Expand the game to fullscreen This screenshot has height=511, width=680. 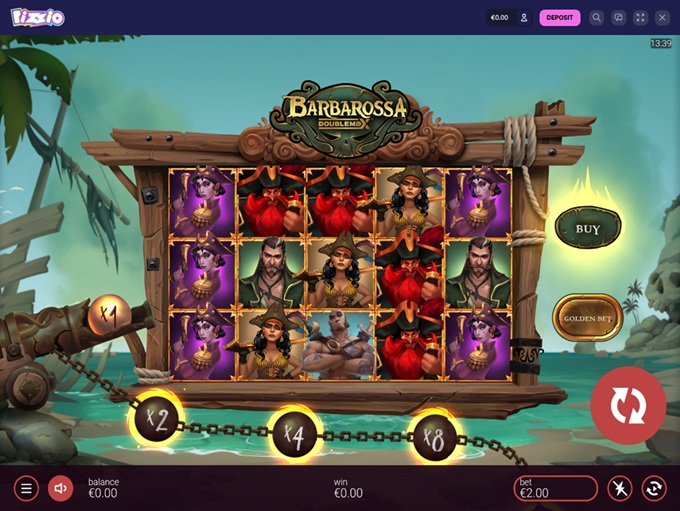pyautogui.click(x=640, y=17)
